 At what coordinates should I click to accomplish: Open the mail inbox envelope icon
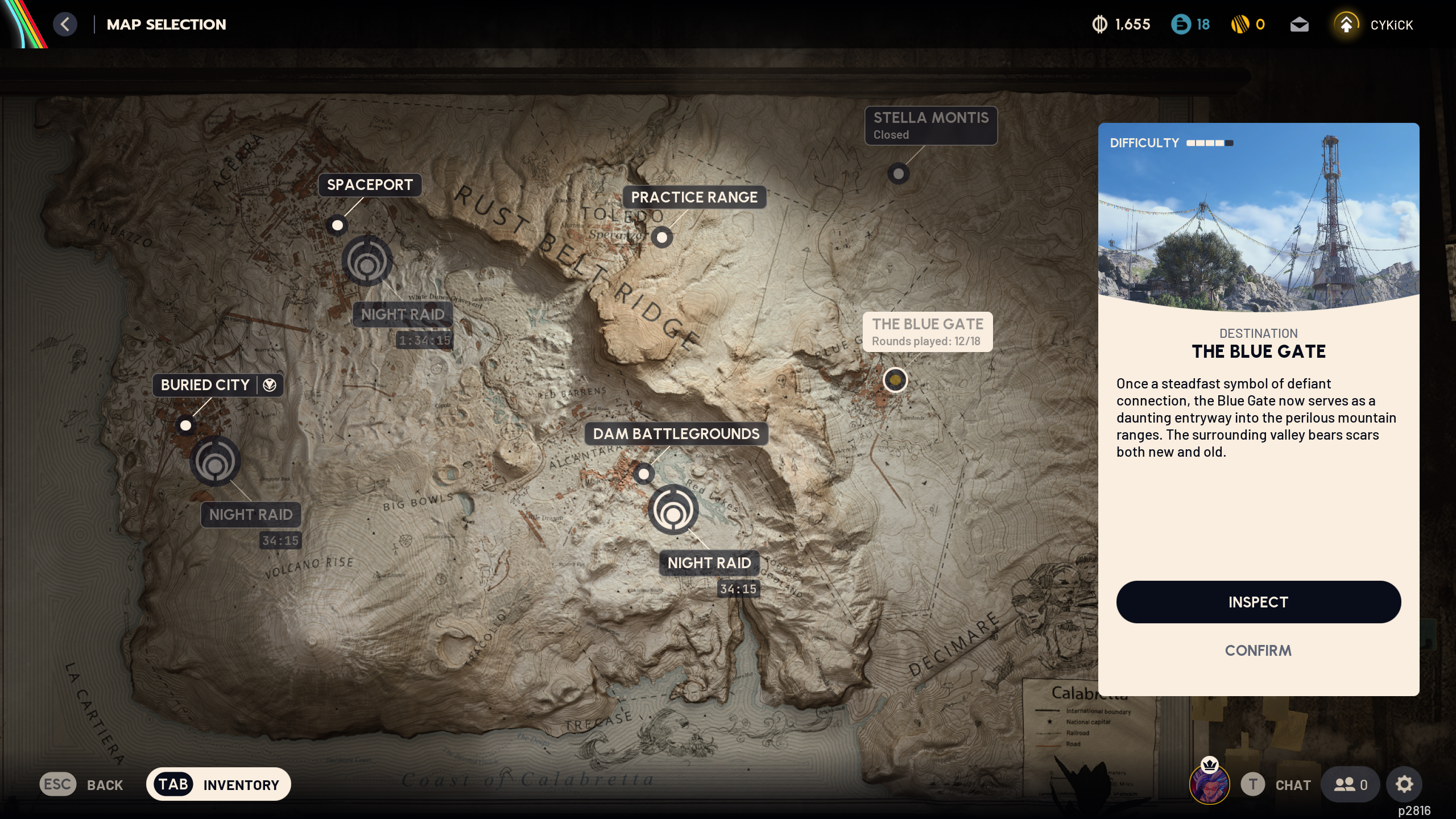1300,24
